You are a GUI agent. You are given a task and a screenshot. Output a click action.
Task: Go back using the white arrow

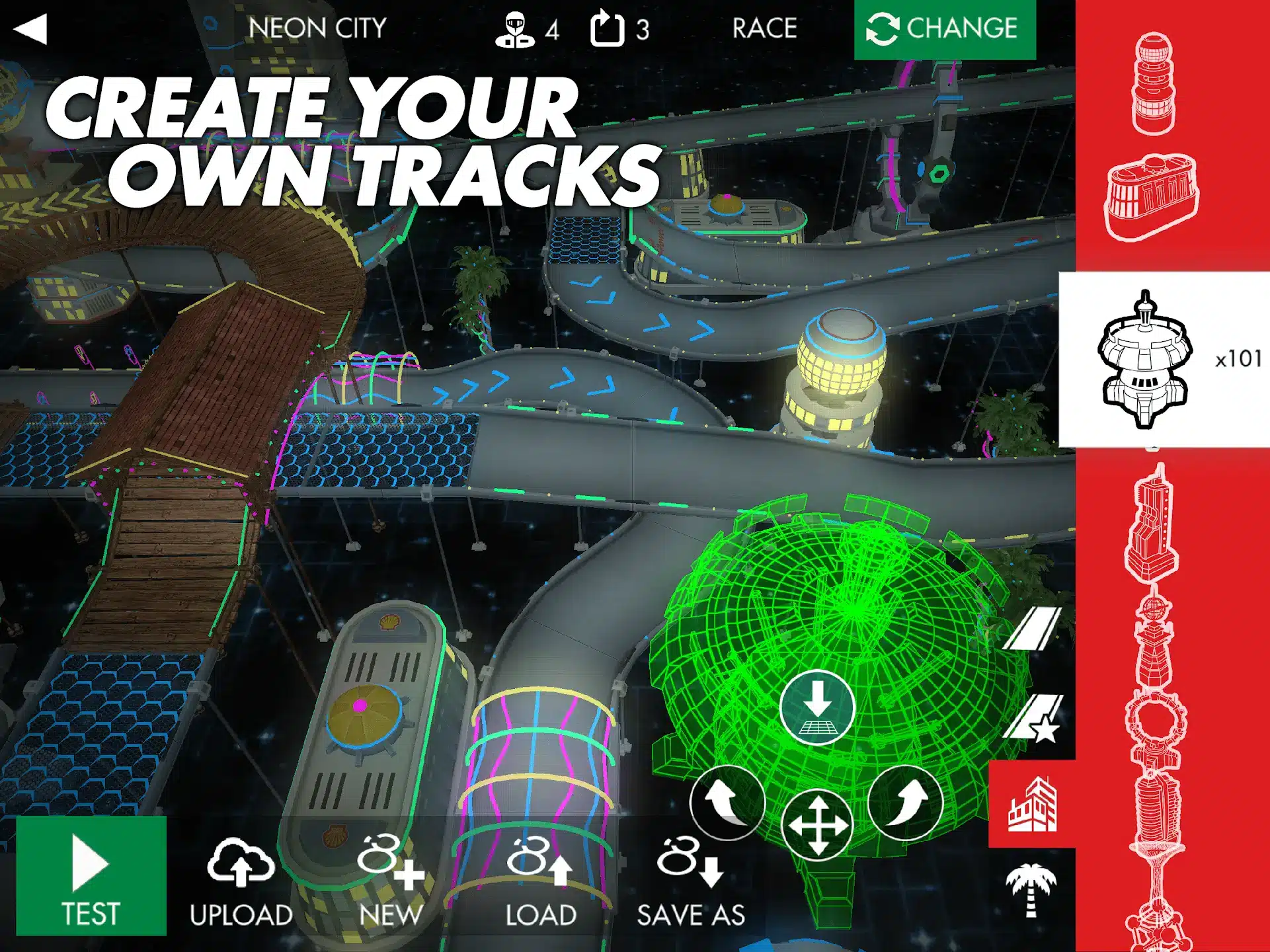click(30, 29)
